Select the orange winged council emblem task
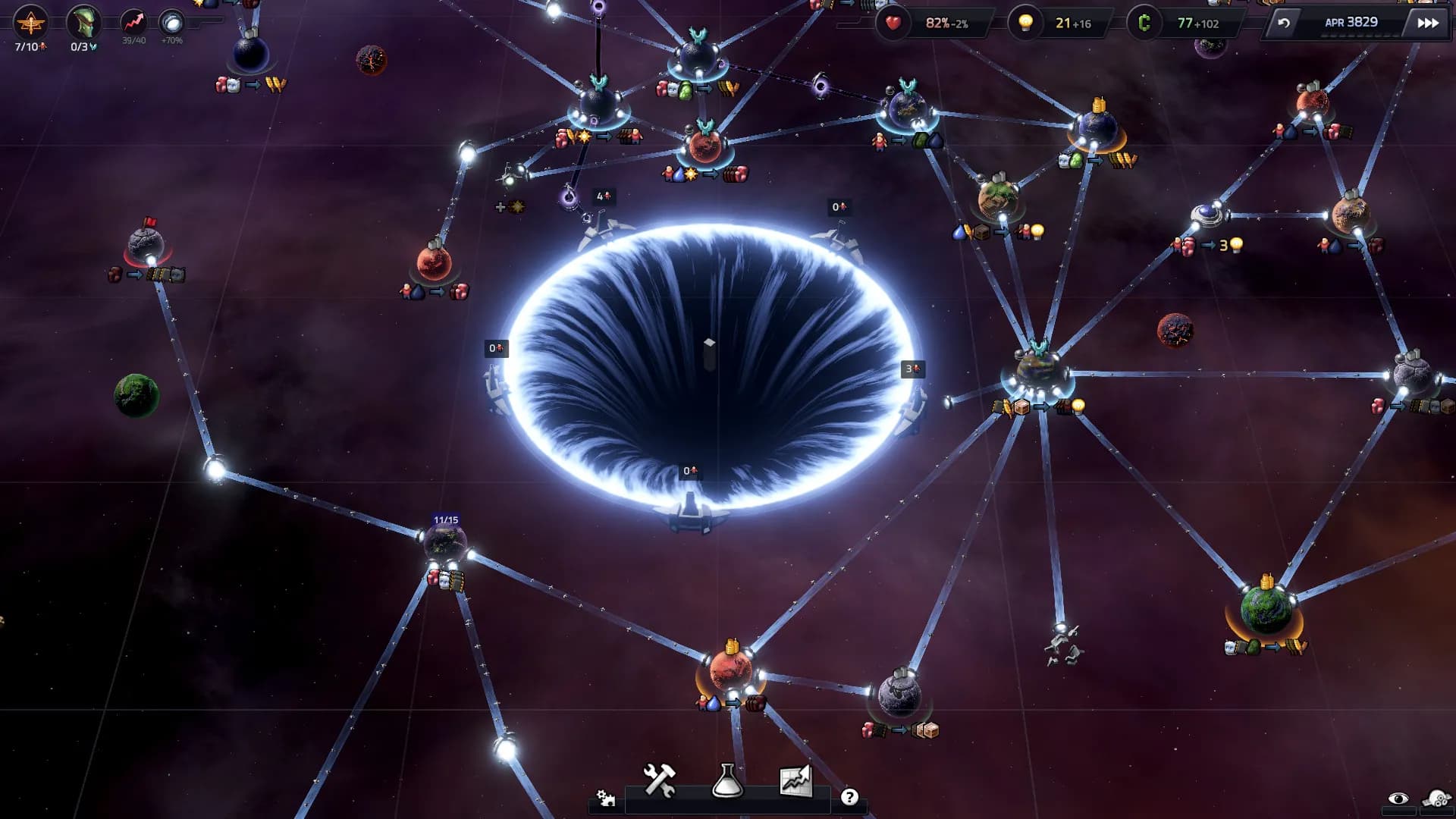The height and width of the screenshot is (819, 1456). tap(30, 24)
